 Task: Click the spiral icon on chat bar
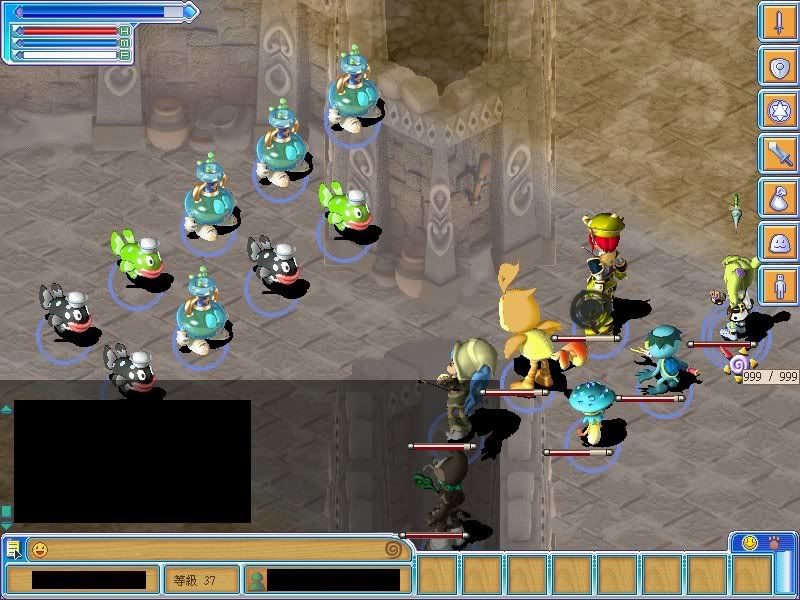pos(394,549)
